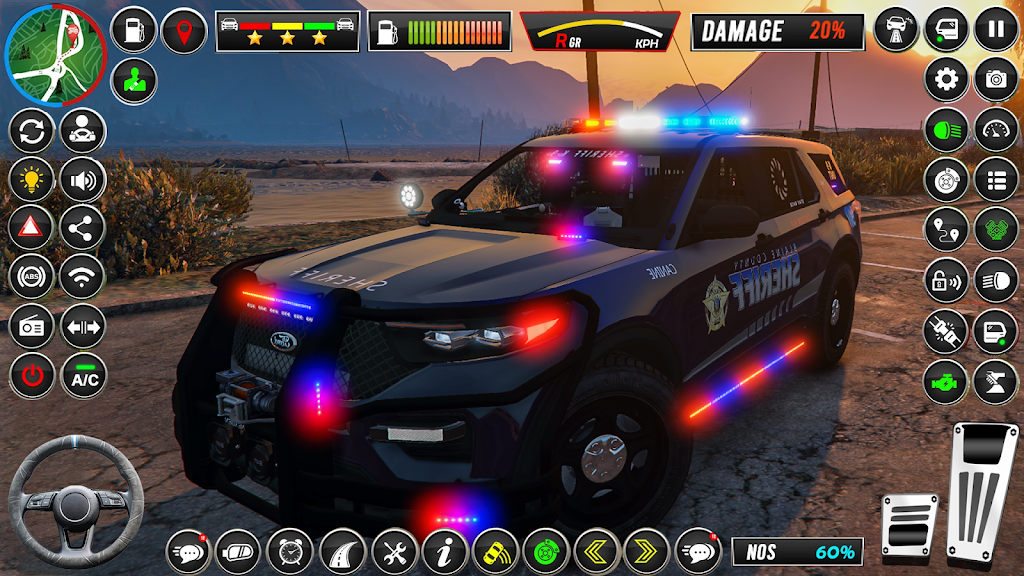Tap the green check-engine icon

tap(946, 382)
